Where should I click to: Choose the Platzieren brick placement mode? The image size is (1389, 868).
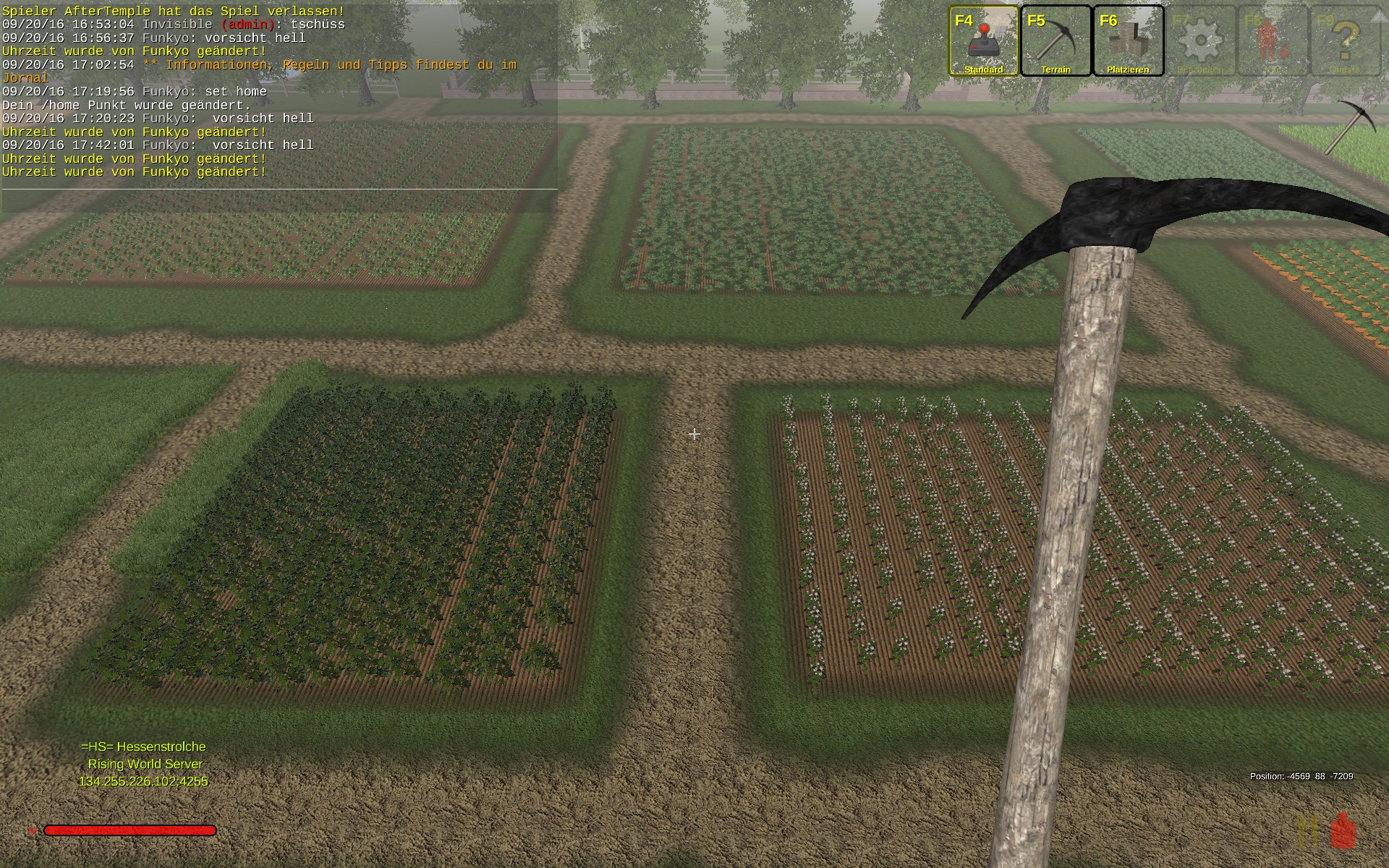point(1128,41)
